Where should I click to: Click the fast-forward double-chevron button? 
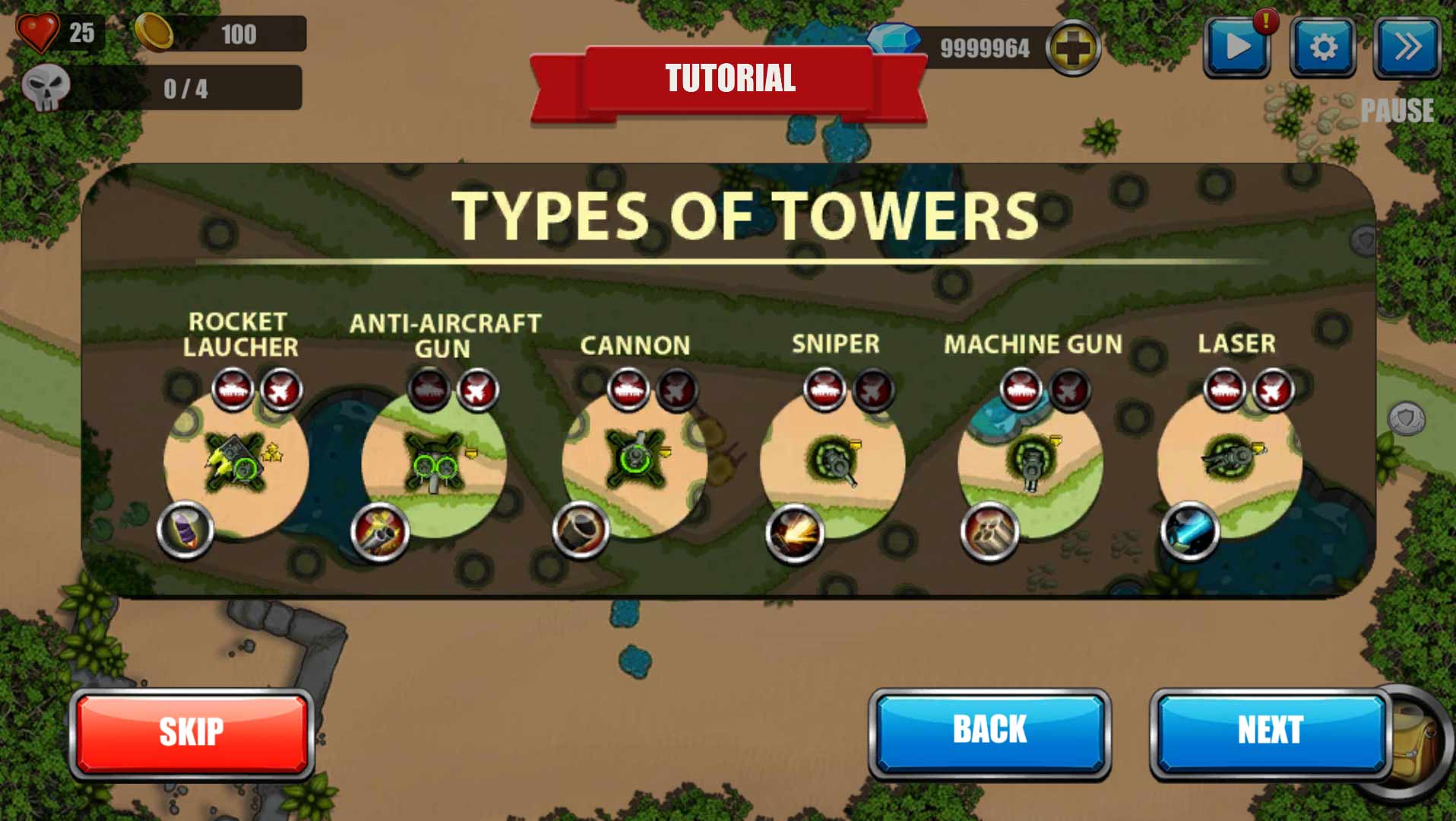tap(1408, 47)
